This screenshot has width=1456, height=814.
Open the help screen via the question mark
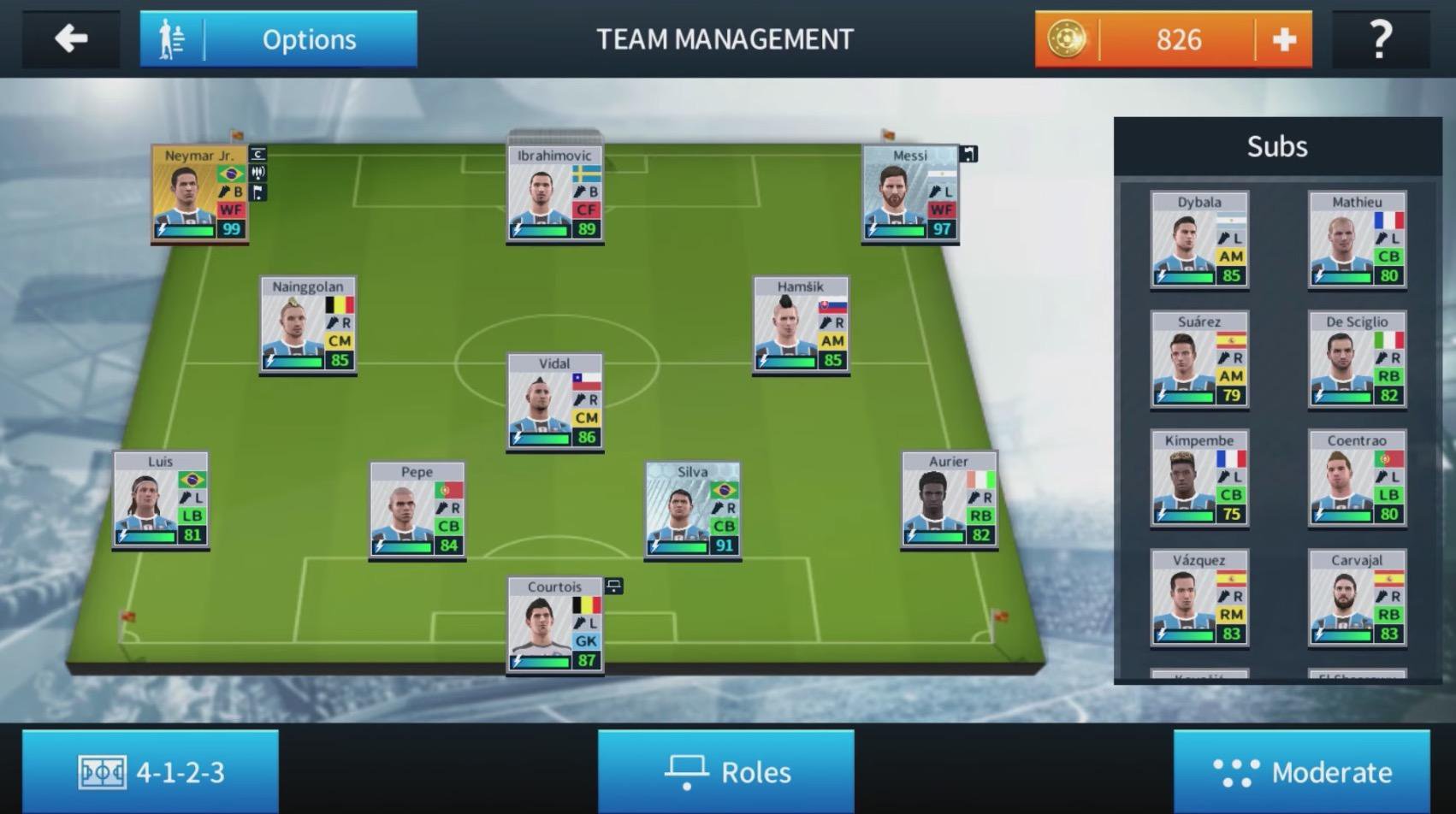1380,38
